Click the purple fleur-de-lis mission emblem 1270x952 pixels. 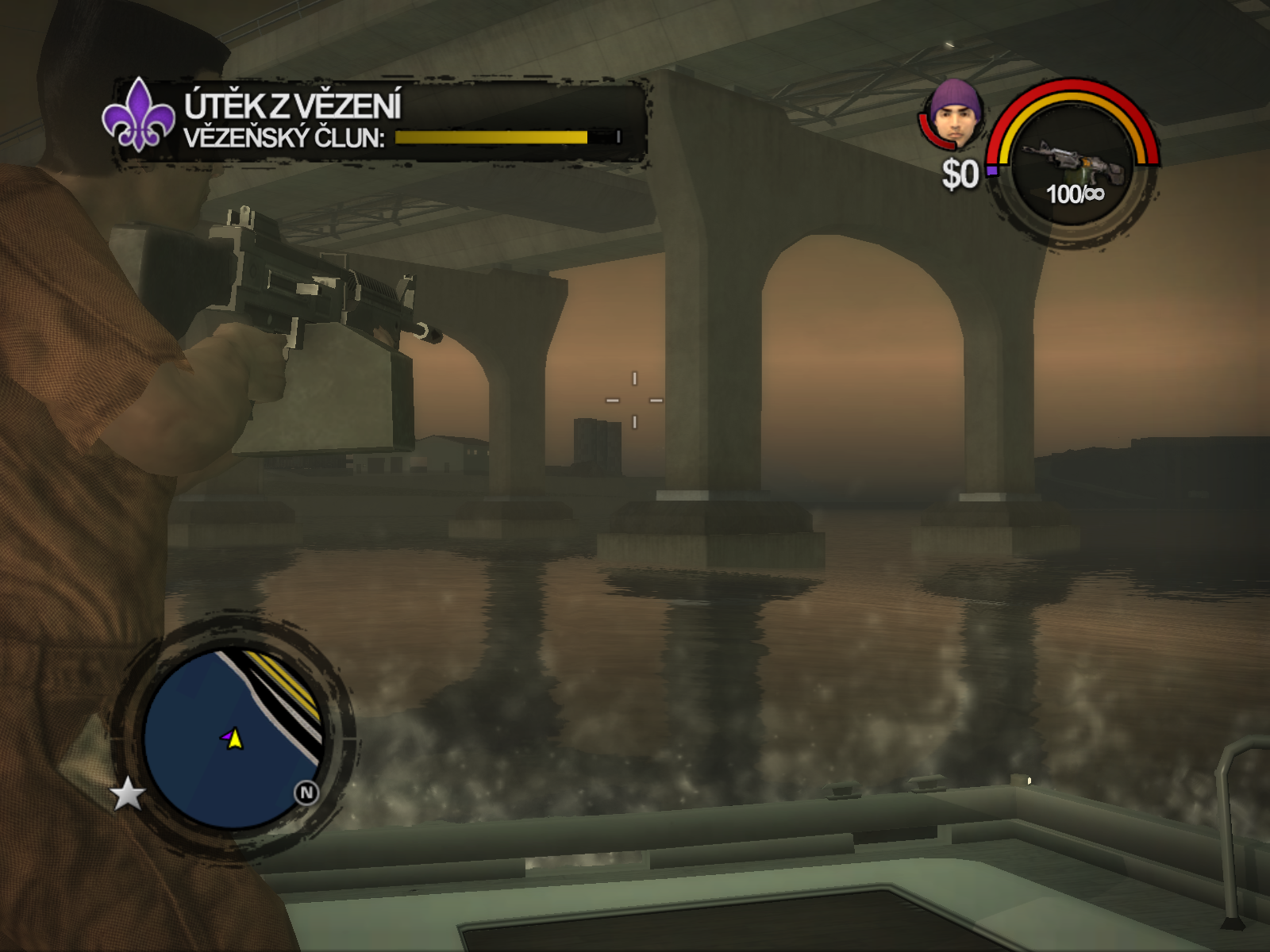click(138, 116)
